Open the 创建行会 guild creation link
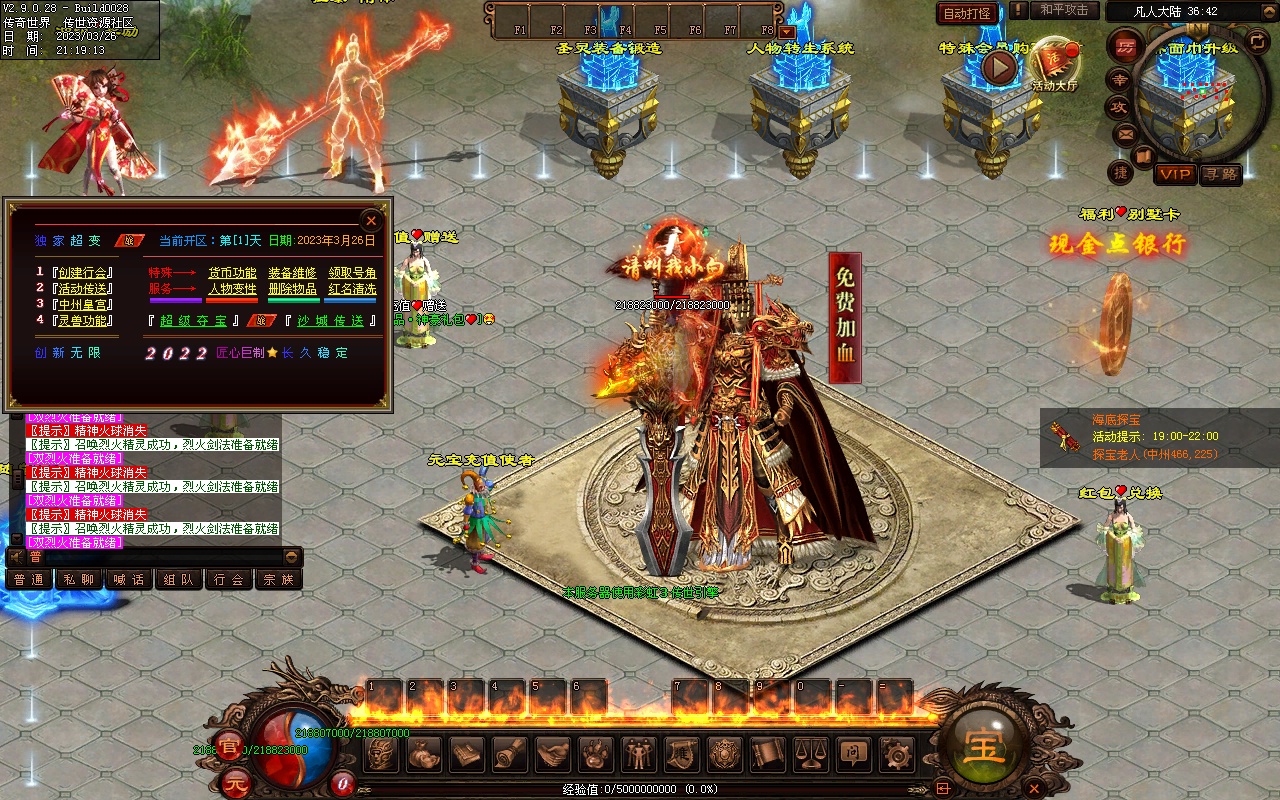1280x800 pixels. (85, 272)
